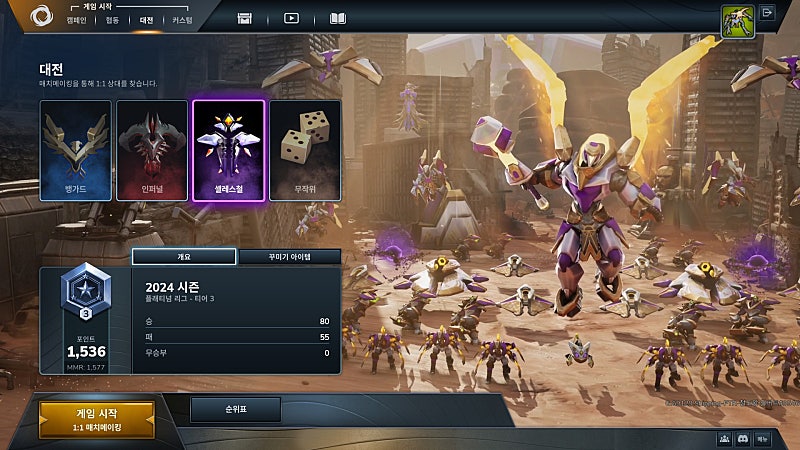The image size is (800, 450).
Task: Open the Discord link icon
Action: click(x=743, y=439)
